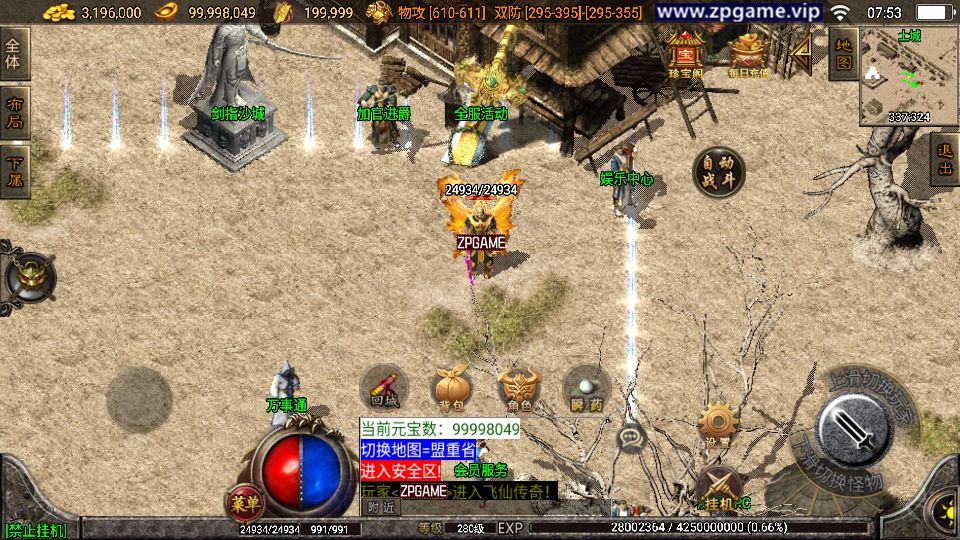Open the chat bubble icon
The height and width of the screenshot is (540, 960).
[631, 437]
